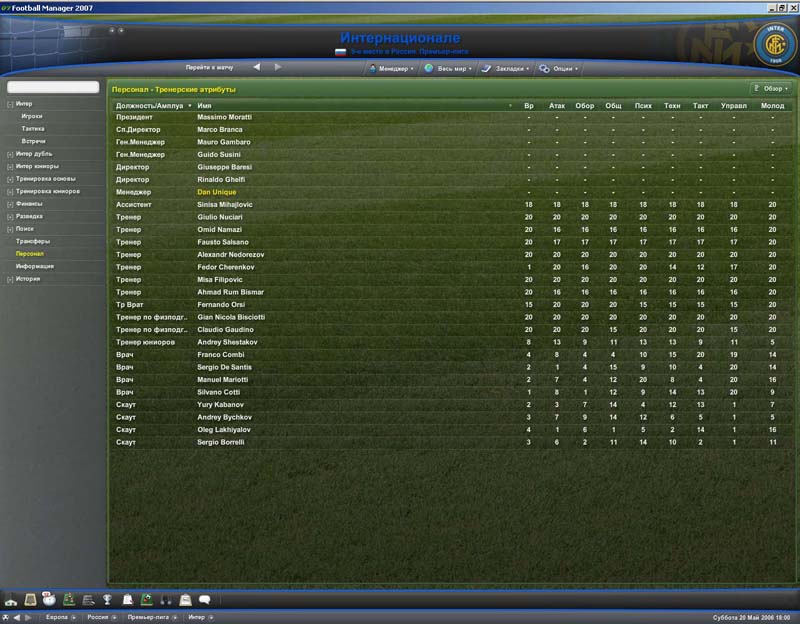Open the 'Закладки' bookmarks menu
Screen dimensions: 800x624
pos(505,69)
